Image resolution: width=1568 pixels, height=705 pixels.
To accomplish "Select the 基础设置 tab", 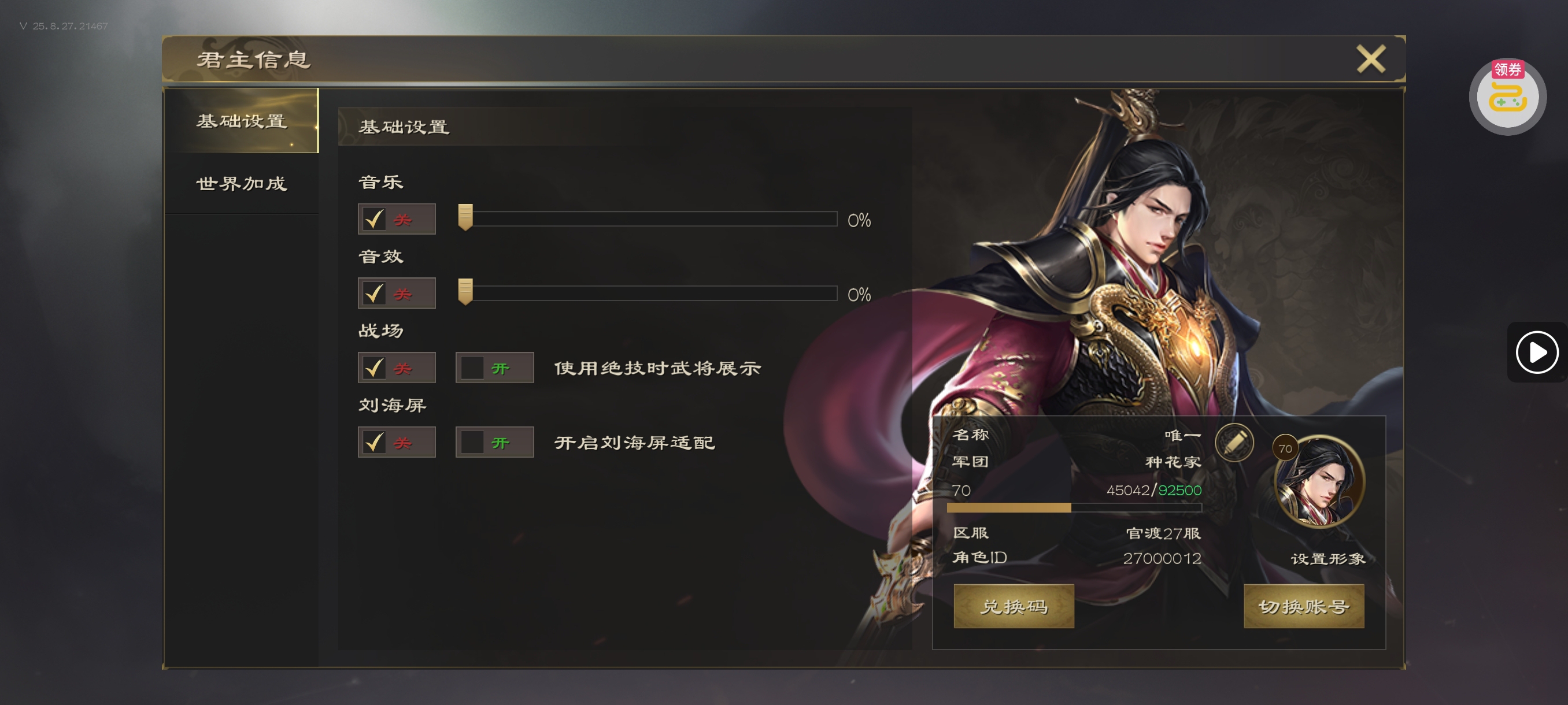I will [241, 120].
